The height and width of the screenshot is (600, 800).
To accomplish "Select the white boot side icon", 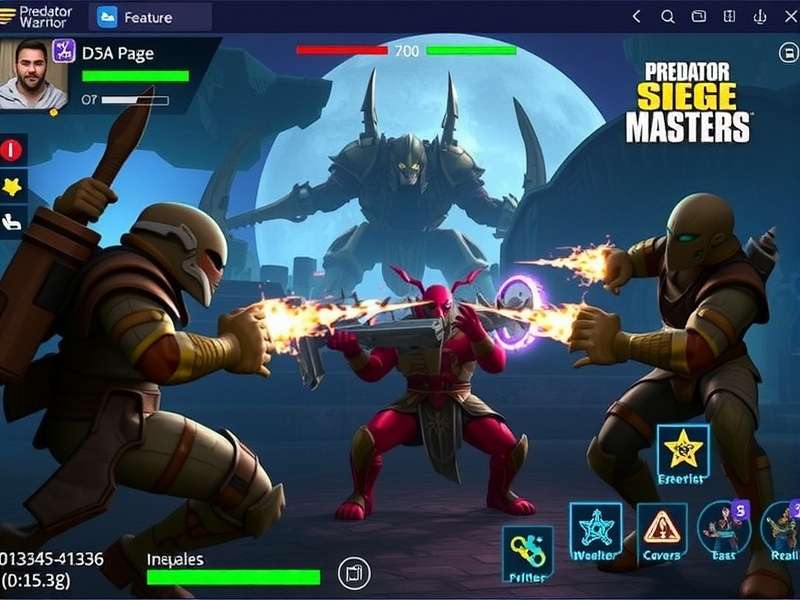I will pyautogui.click(x=12, y=221).
